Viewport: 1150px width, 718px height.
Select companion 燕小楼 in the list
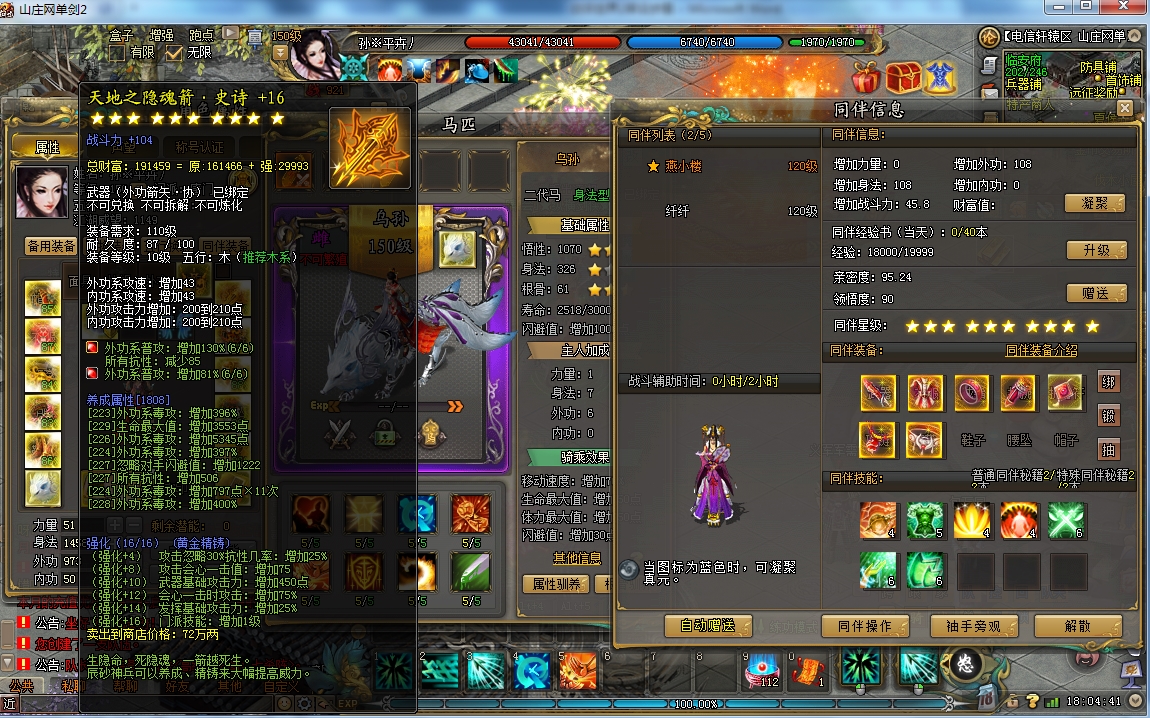coord(684,167)
